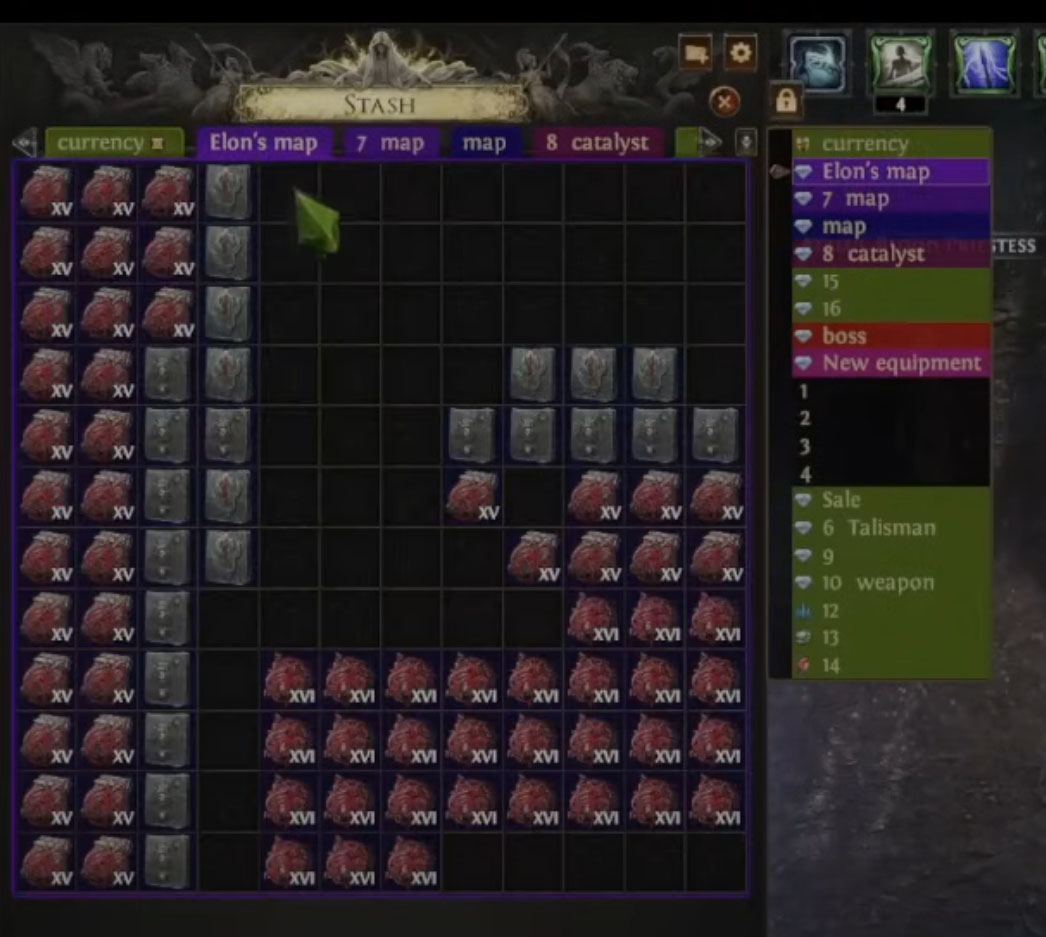Viewport: 1046px width, 937px height.
Task: Close the Stash window
Action: [724, 101]
